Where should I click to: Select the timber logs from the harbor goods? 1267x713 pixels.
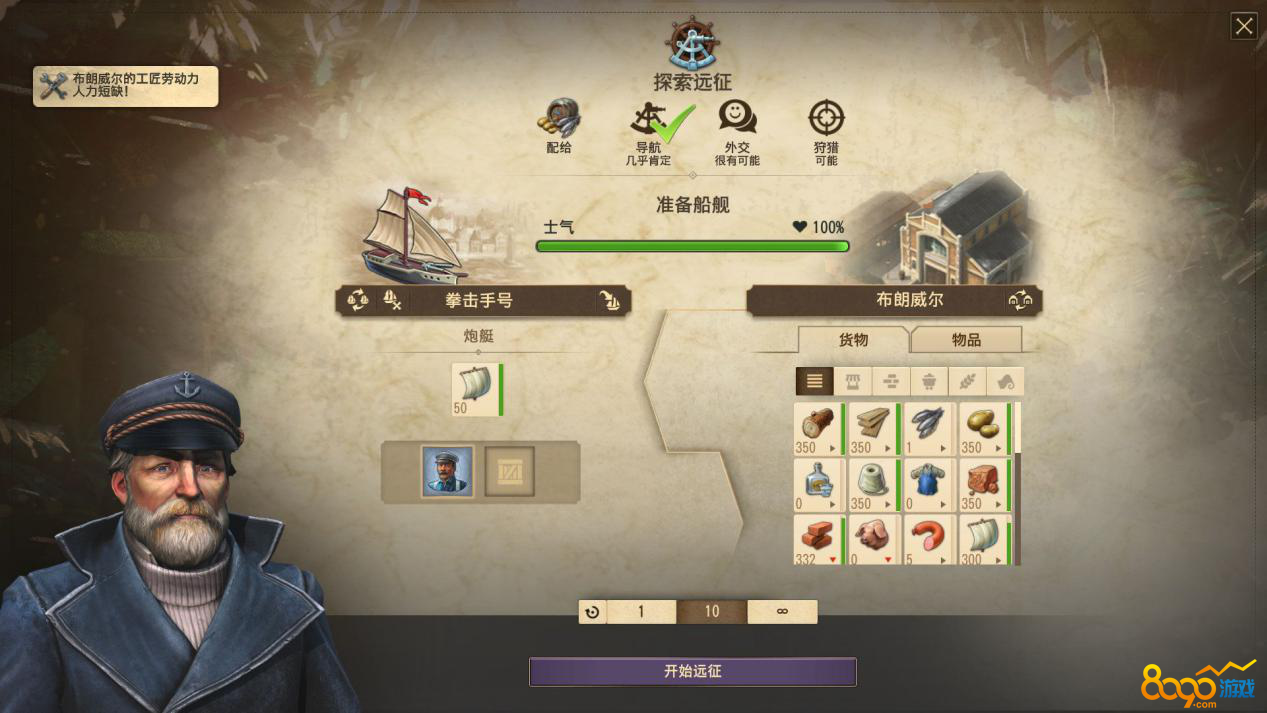click(x=817, y=428)
